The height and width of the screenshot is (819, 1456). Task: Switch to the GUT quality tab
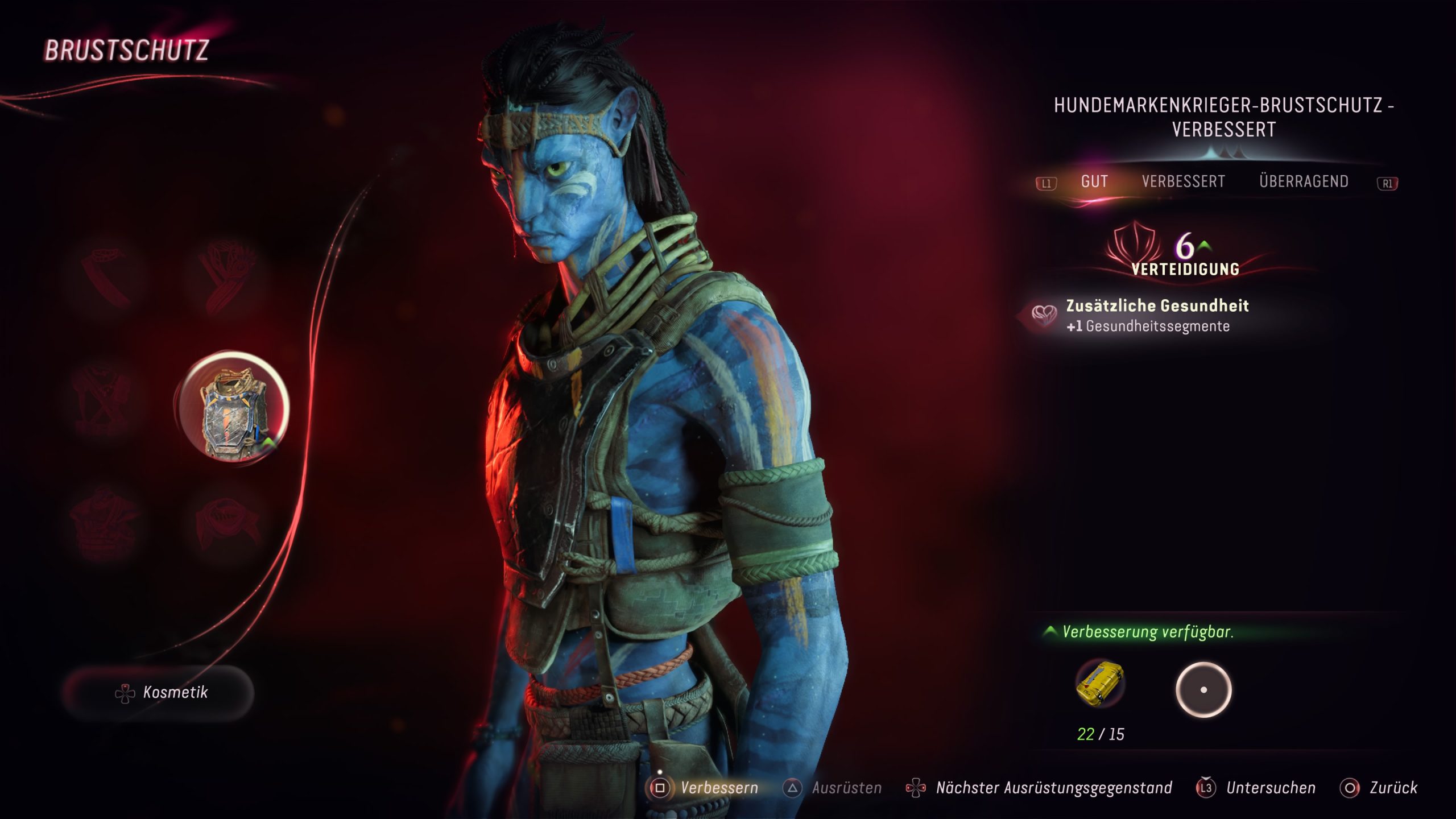click(x=1094, y=181)
